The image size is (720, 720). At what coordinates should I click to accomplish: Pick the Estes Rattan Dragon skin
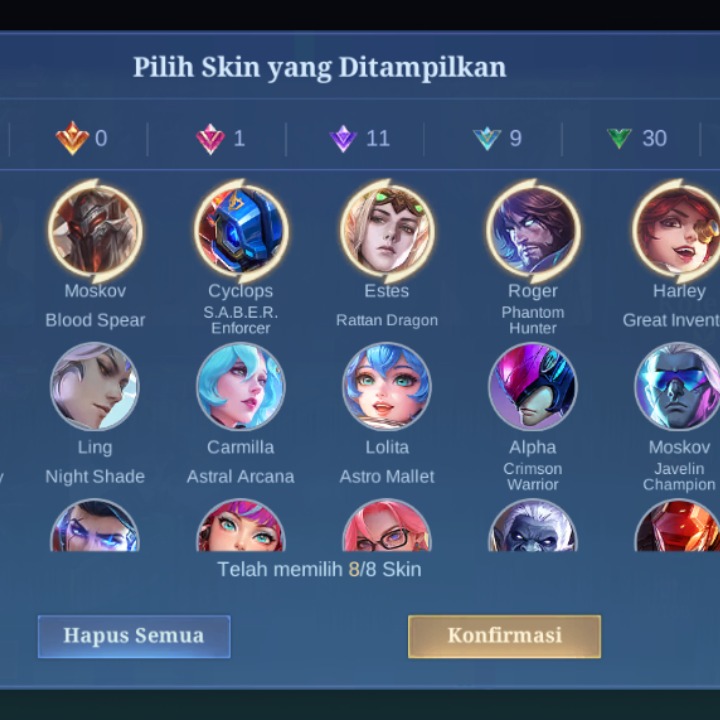[x=387, y=232]
